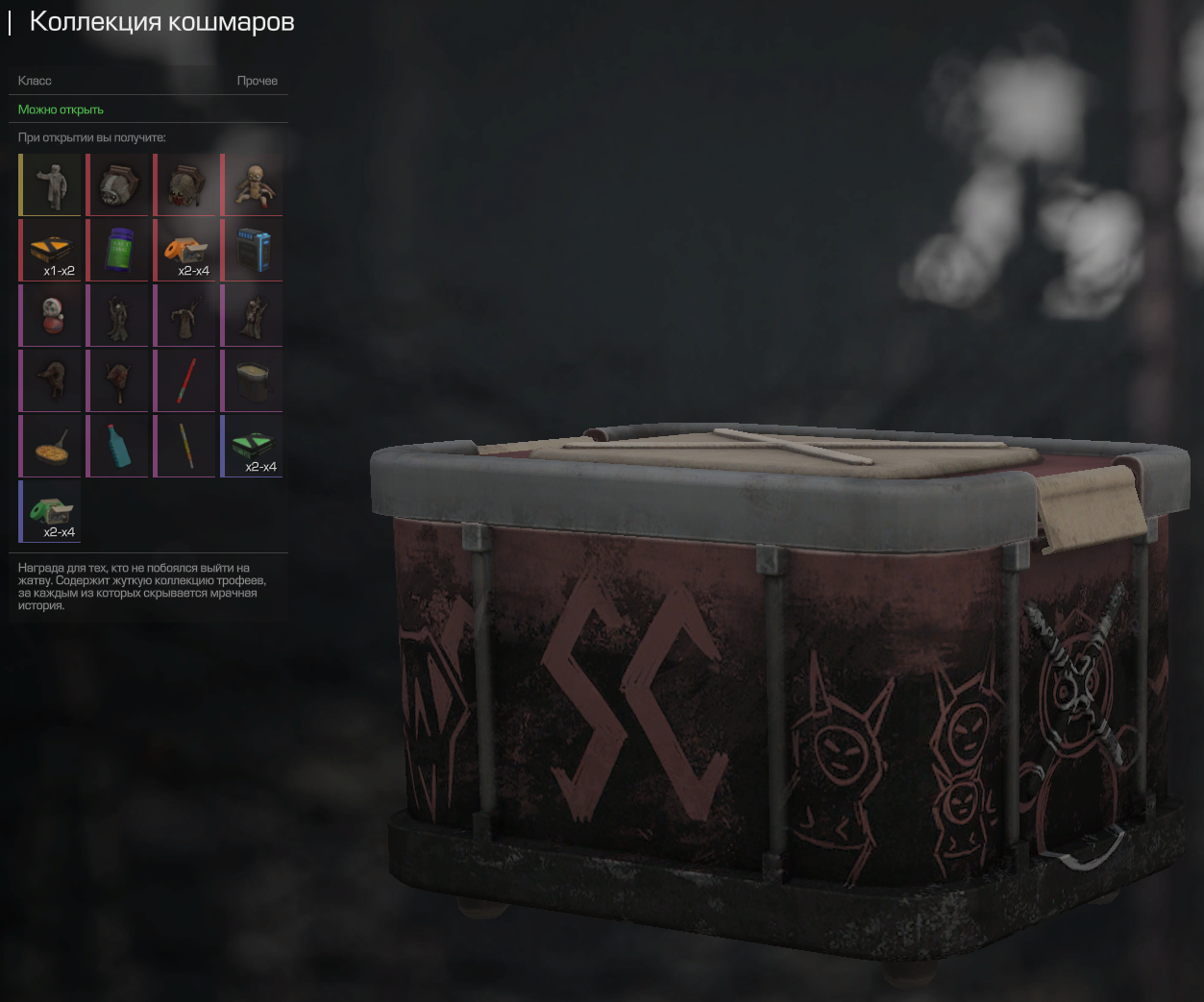Select the grey statue figurine reward
The image size is (1204, 1002).
click(x=51, y=184)
